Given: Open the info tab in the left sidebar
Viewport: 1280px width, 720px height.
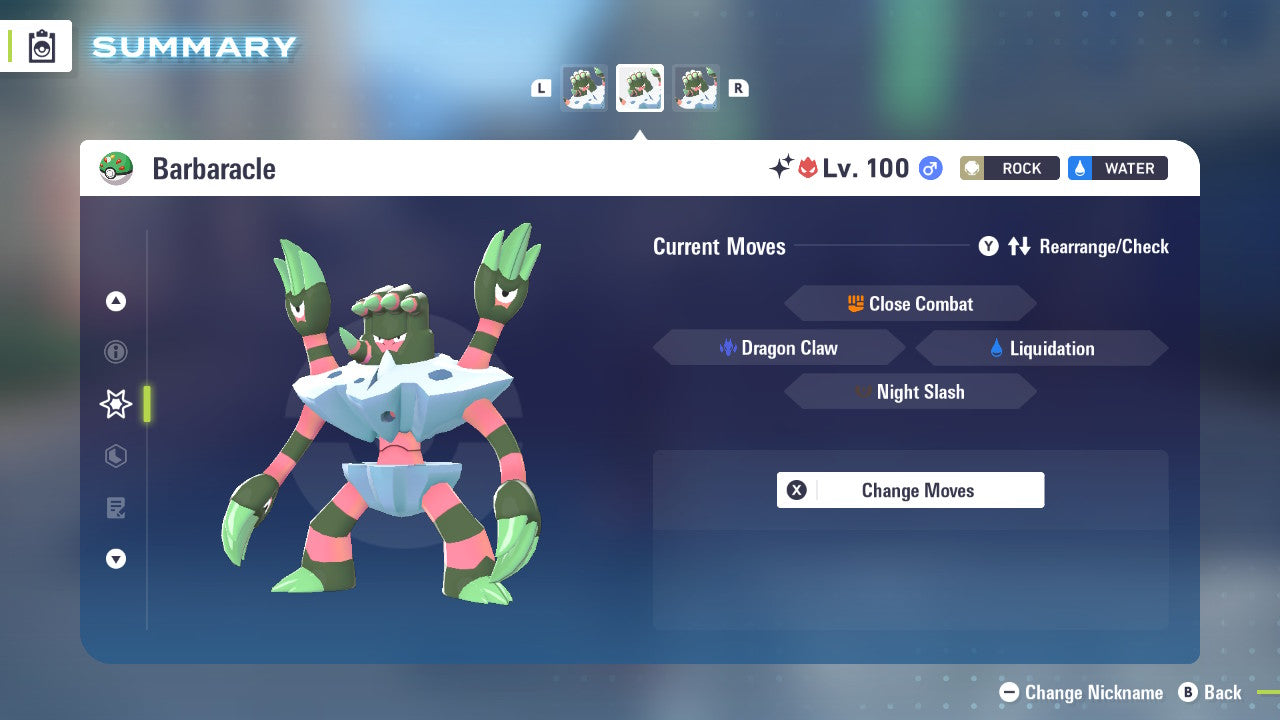Looking at the screenshot, I should (x=115, y=352).
